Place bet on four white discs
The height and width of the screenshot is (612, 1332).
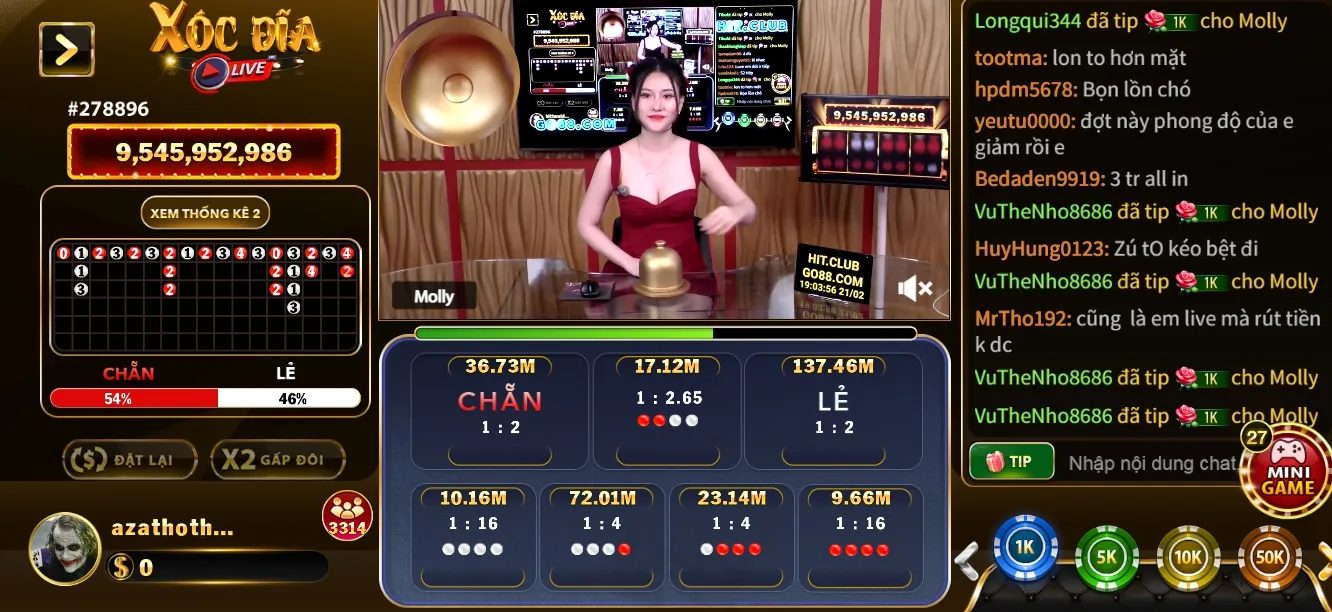click(473, 536)
